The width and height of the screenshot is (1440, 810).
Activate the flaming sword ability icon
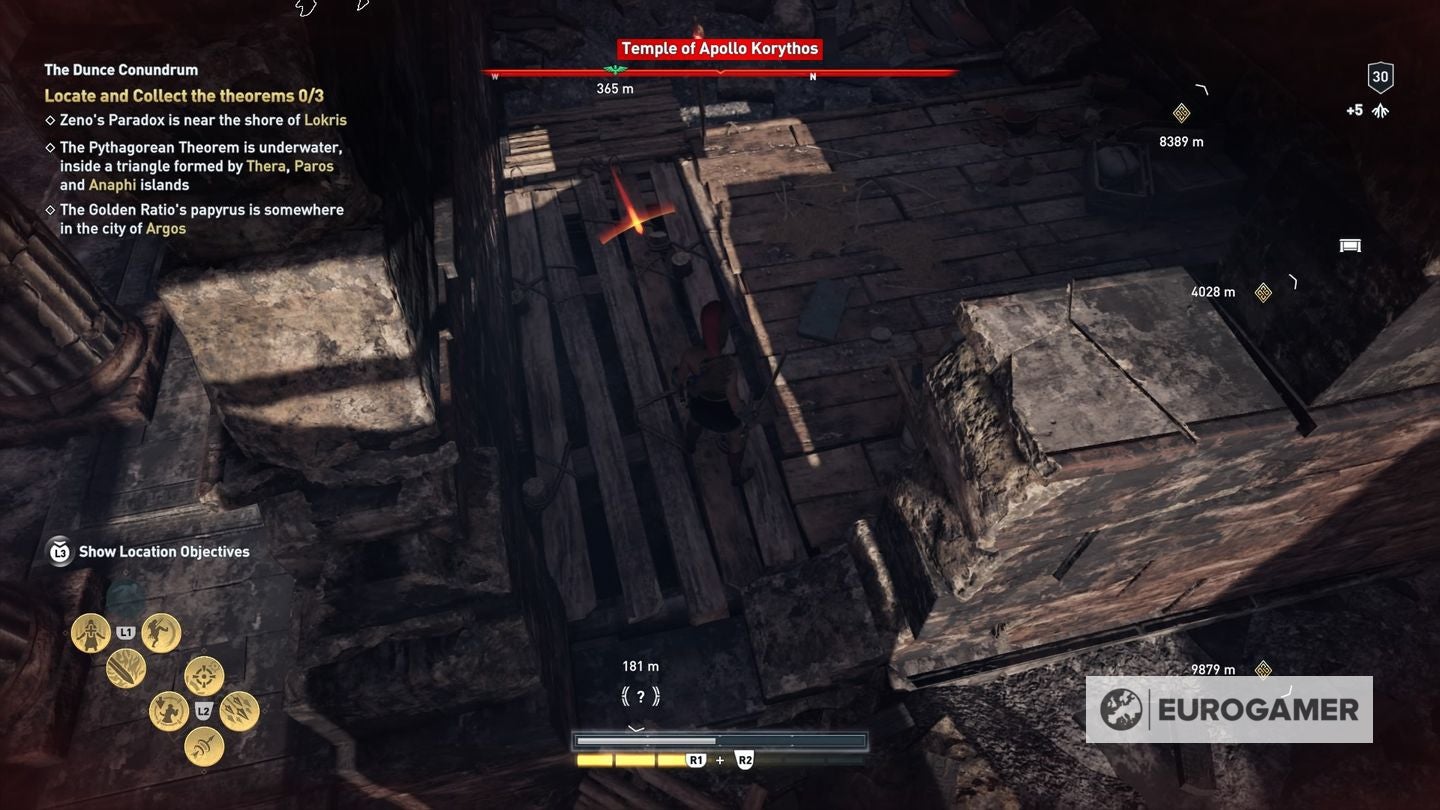pyautogui.click(x=123, y=670)
